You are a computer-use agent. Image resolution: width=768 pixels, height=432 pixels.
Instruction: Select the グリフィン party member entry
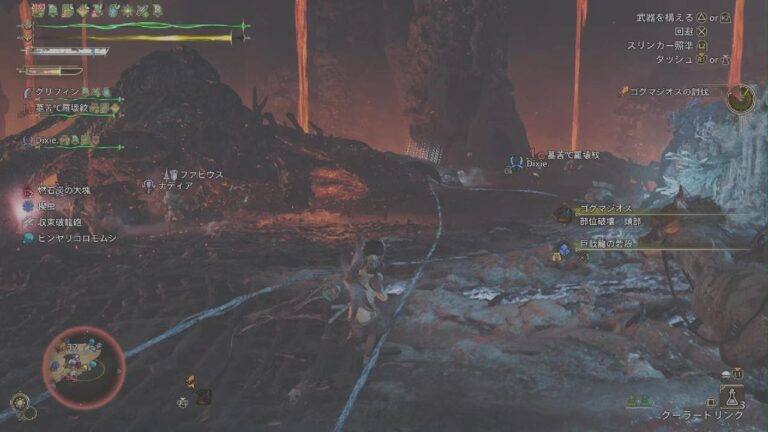pos(60,93)
